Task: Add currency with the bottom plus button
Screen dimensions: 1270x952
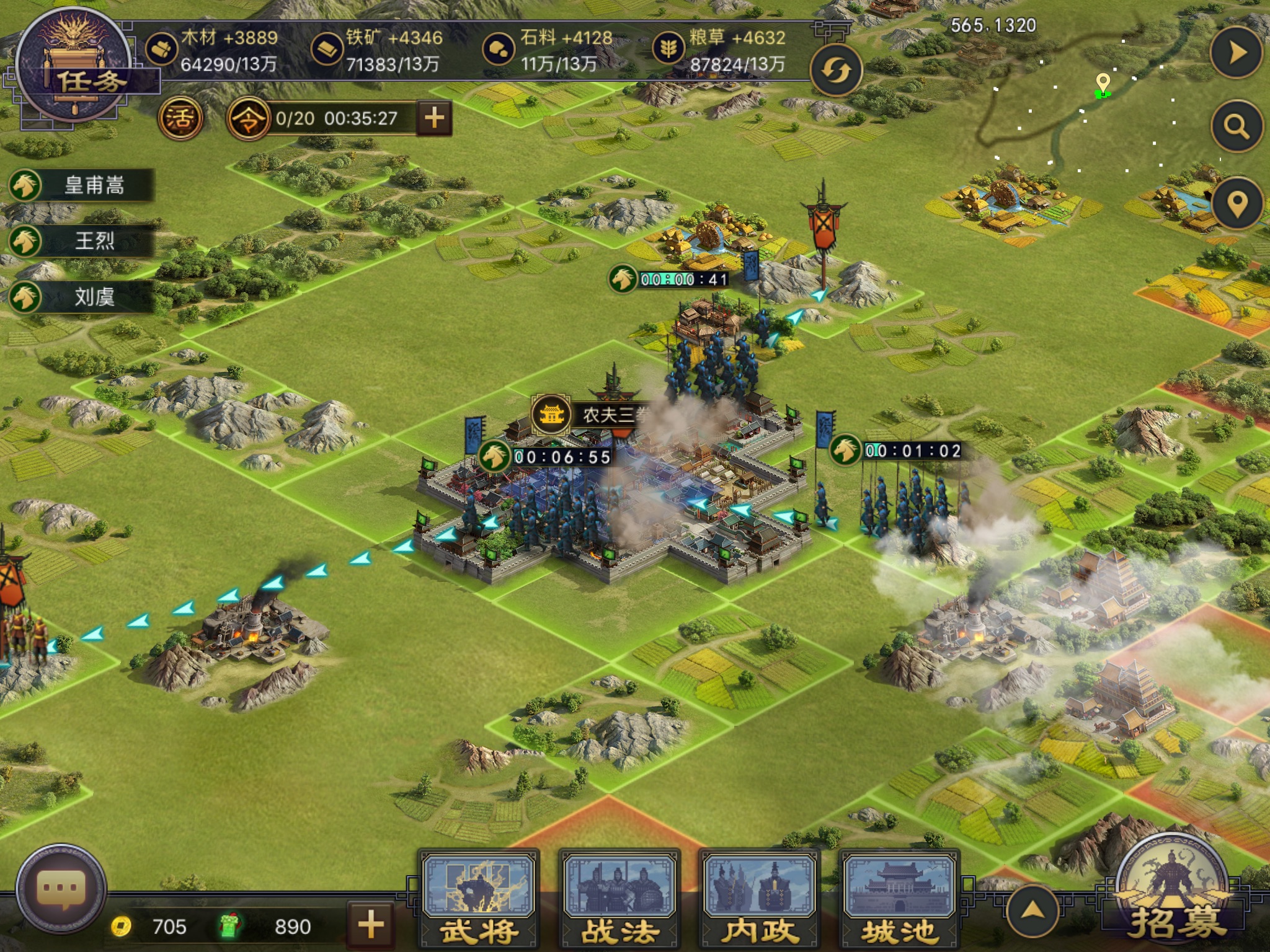Action: pyautogui.click(x=371, y=925)
